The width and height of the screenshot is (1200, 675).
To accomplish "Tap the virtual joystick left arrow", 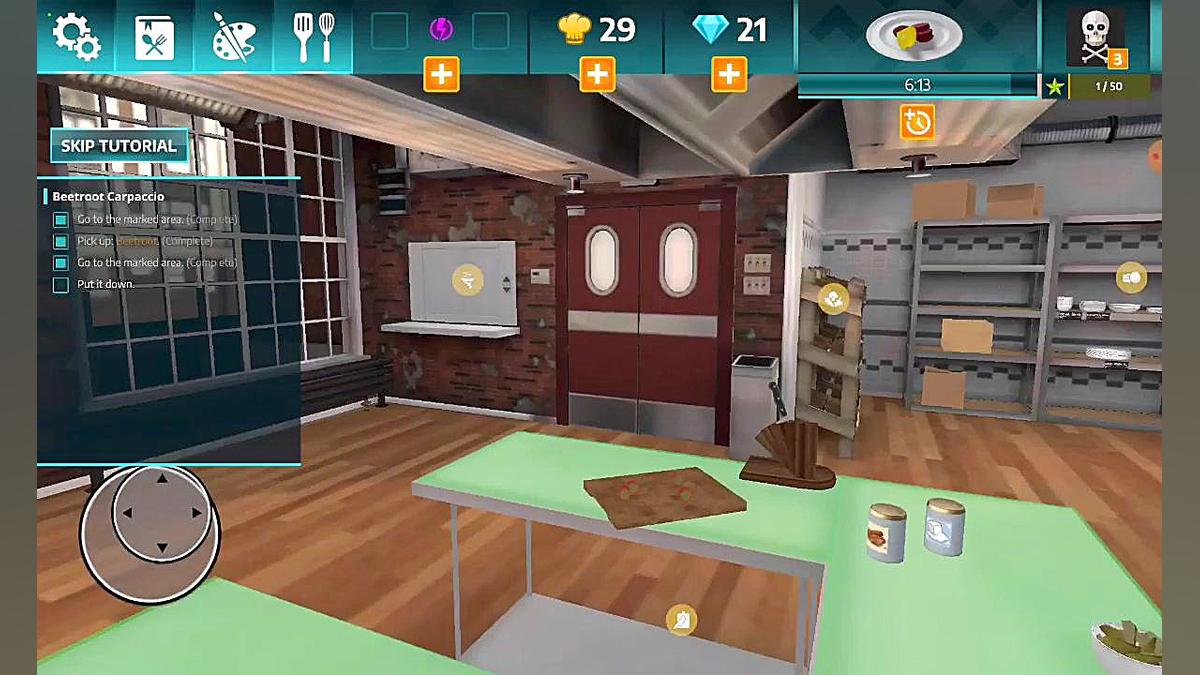I will pos(127,513).
